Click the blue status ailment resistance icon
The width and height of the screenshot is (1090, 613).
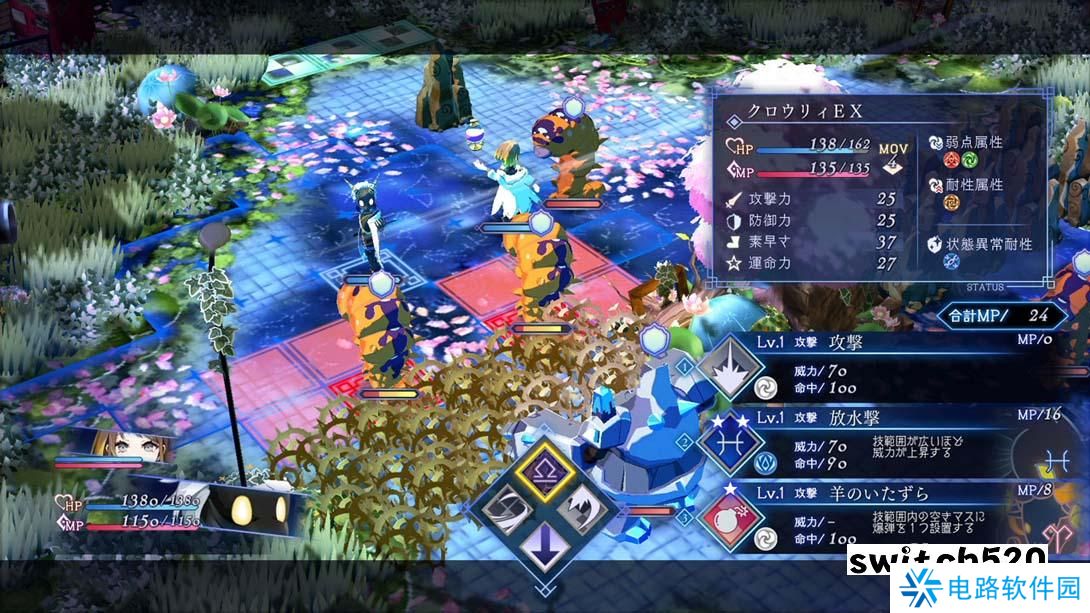(x=951, y=261)
